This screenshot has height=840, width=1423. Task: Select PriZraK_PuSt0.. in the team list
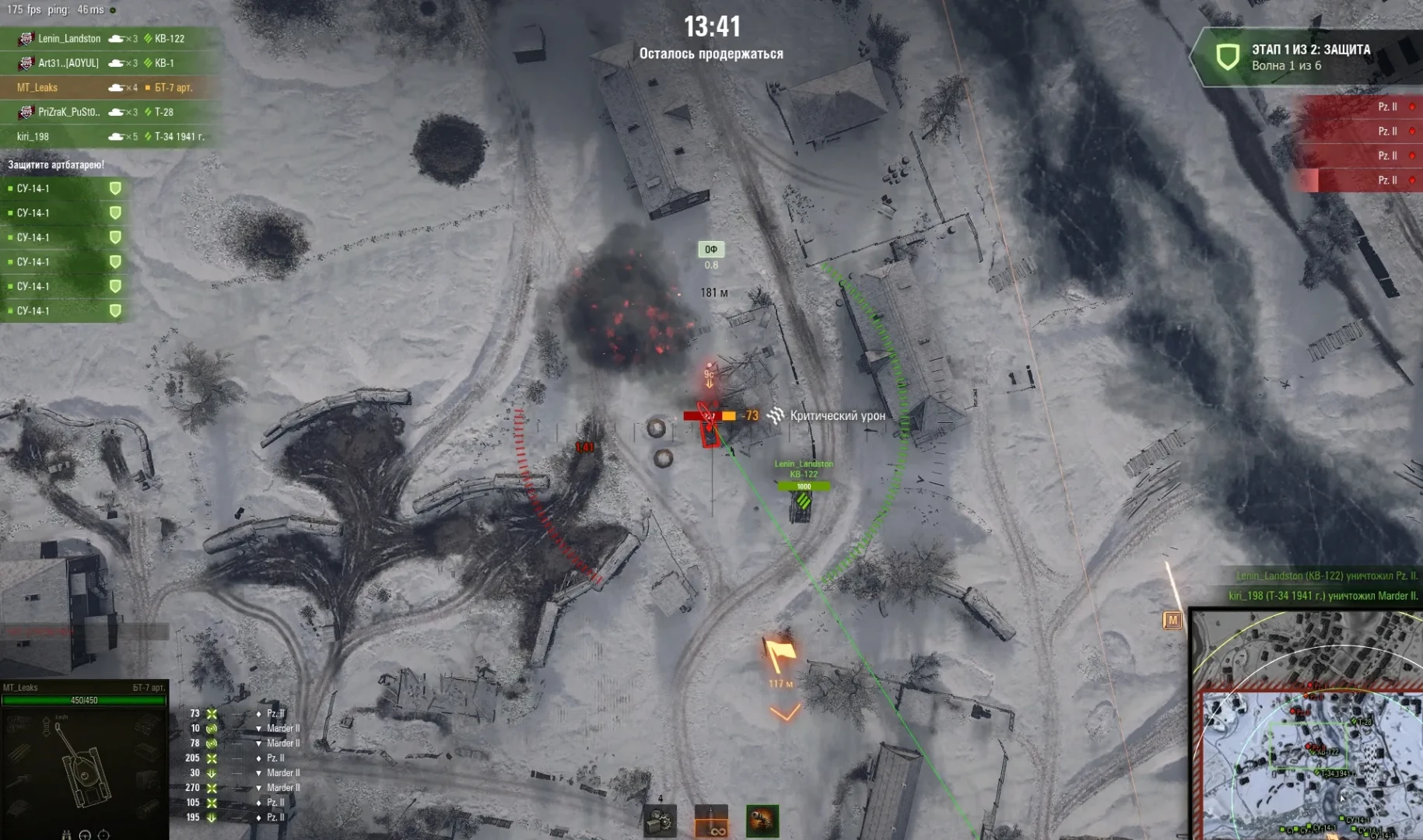point(68,112)
